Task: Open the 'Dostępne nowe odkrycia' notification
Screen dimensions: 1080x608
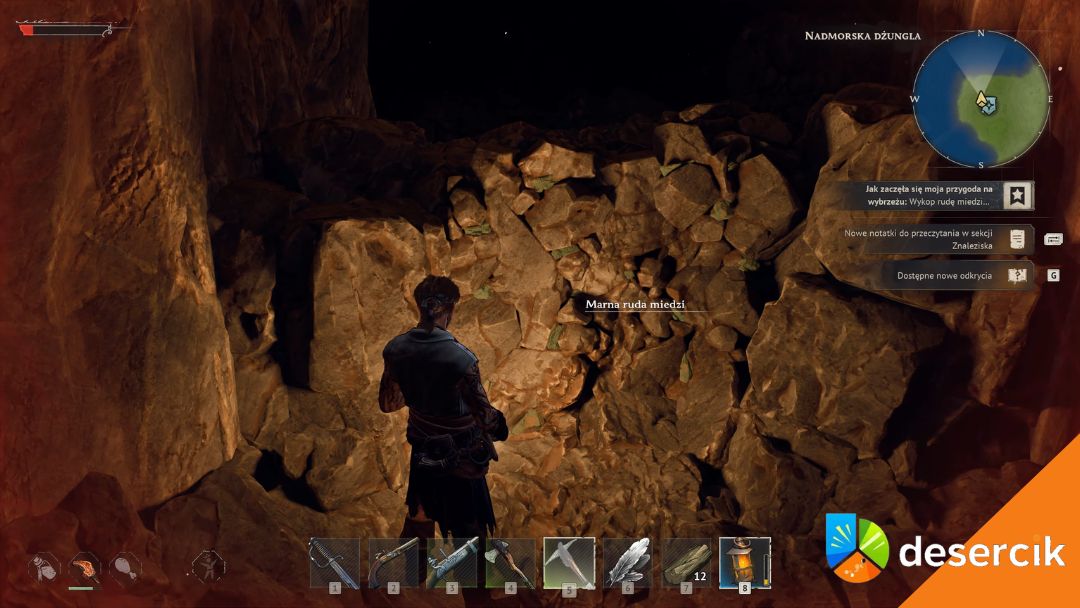Action: pos(945,275)
